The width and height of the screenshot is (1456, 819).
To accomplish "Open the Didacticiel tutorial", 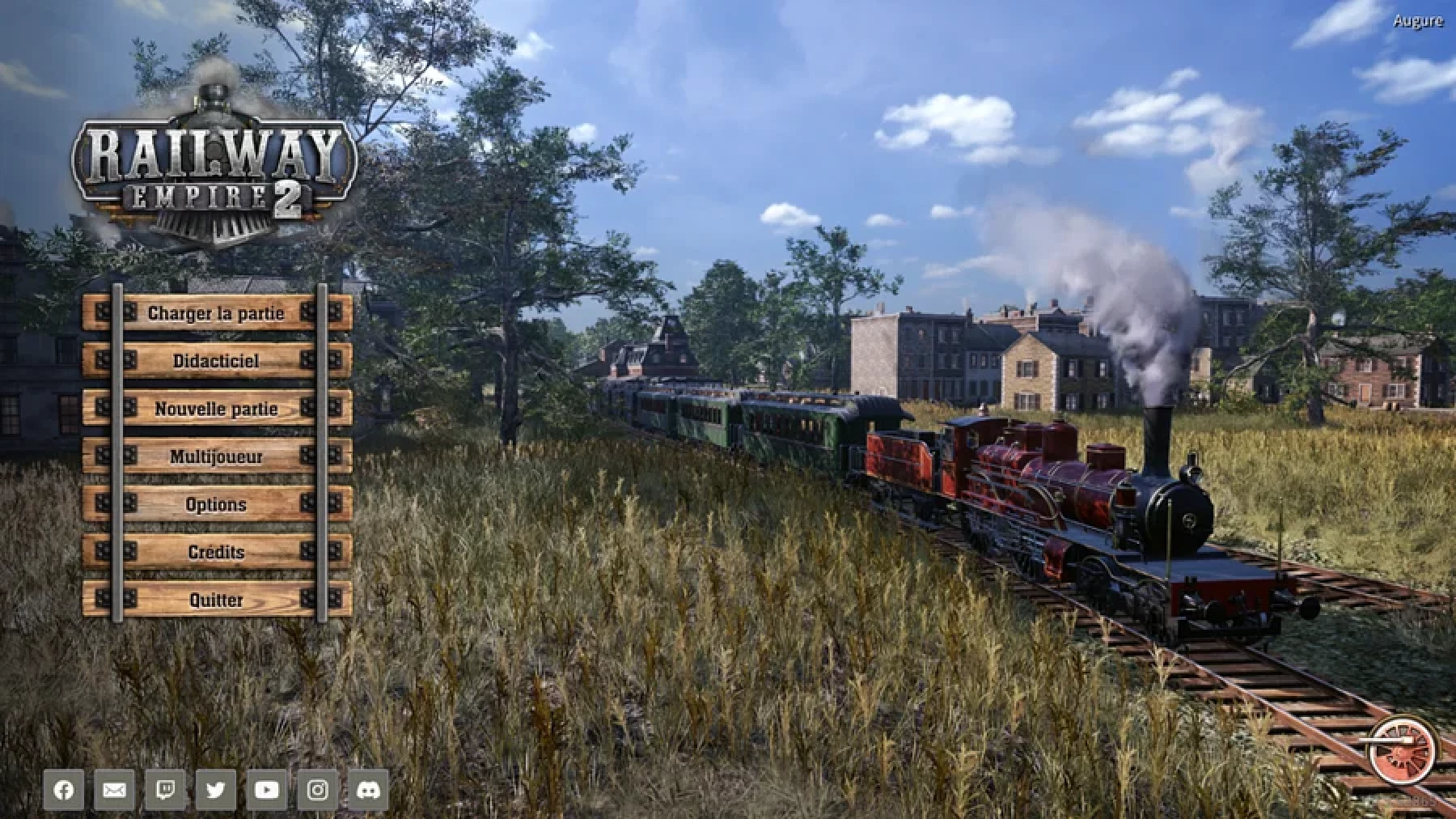I will [x=216, y=361].
